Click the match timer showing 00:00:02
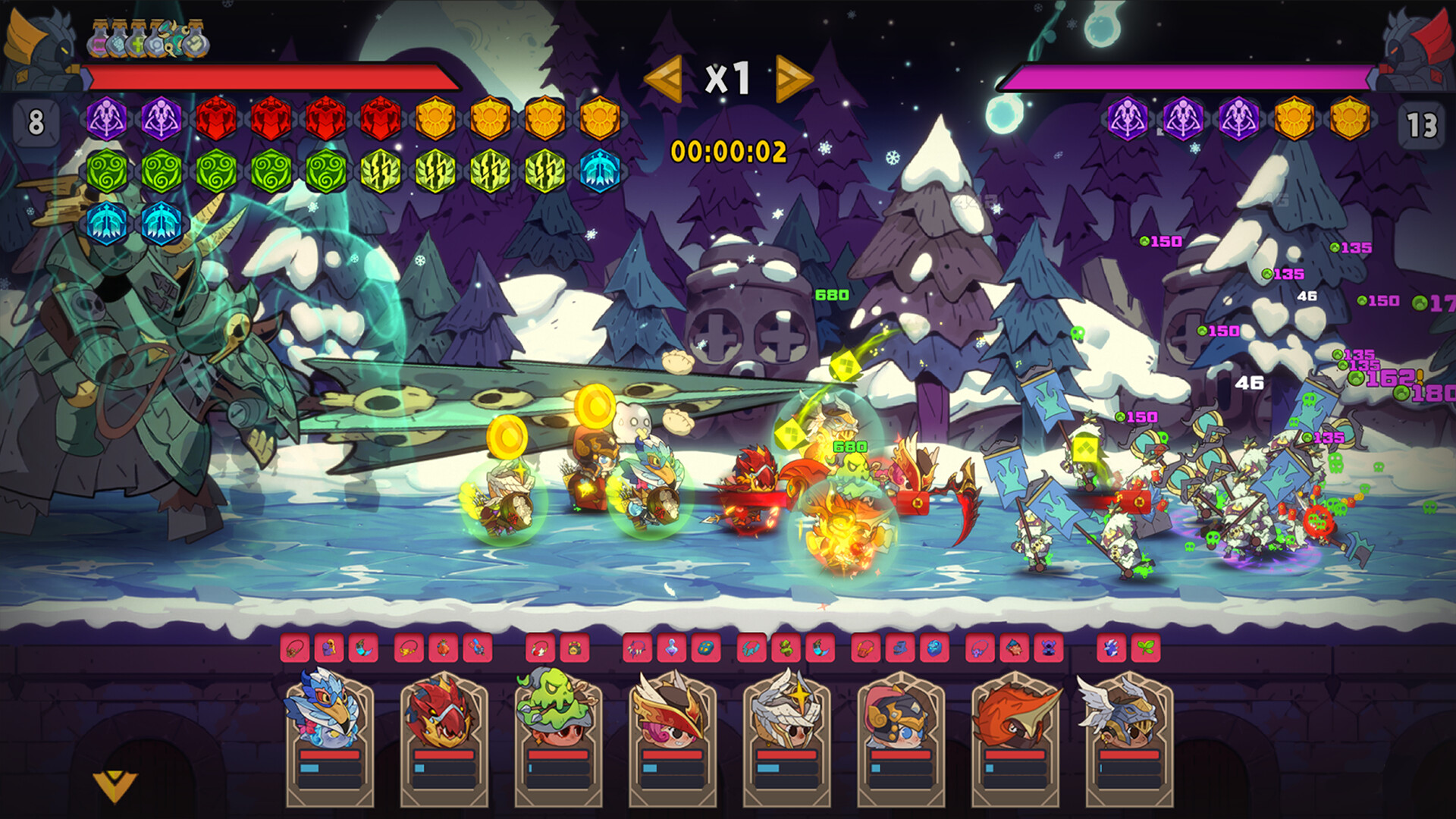Screen dimensions: 1456x819 [x=730, y=150]
